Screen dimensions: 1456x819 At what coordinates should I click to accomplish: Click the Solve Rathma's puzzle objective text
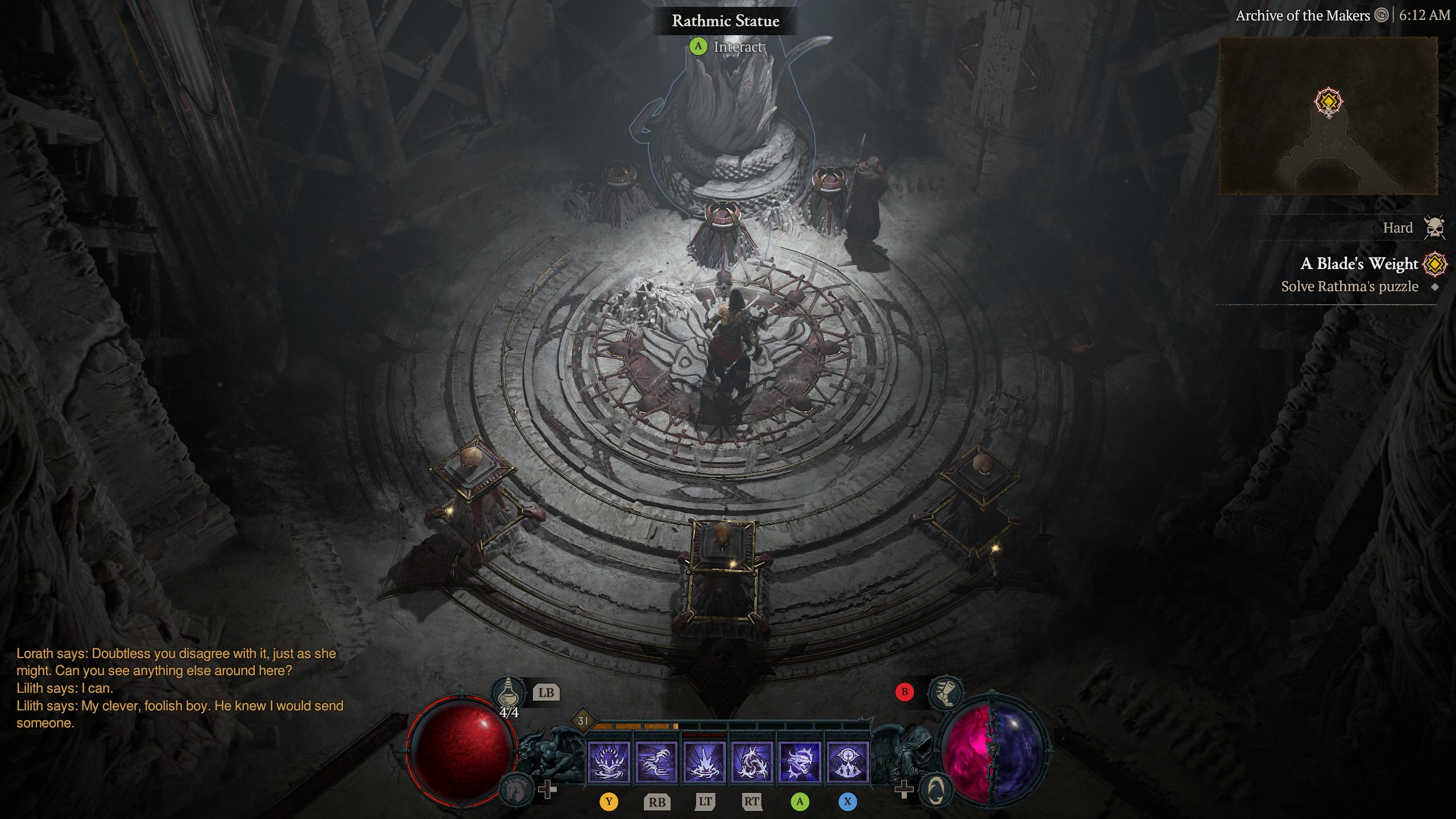pyautogui.click(x=1348, y=287)
